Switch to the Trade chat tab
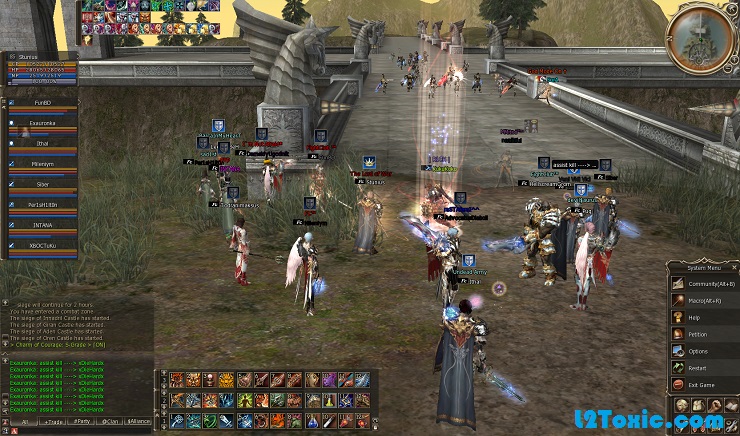740x436 pixels. click(x=52, y=423)
